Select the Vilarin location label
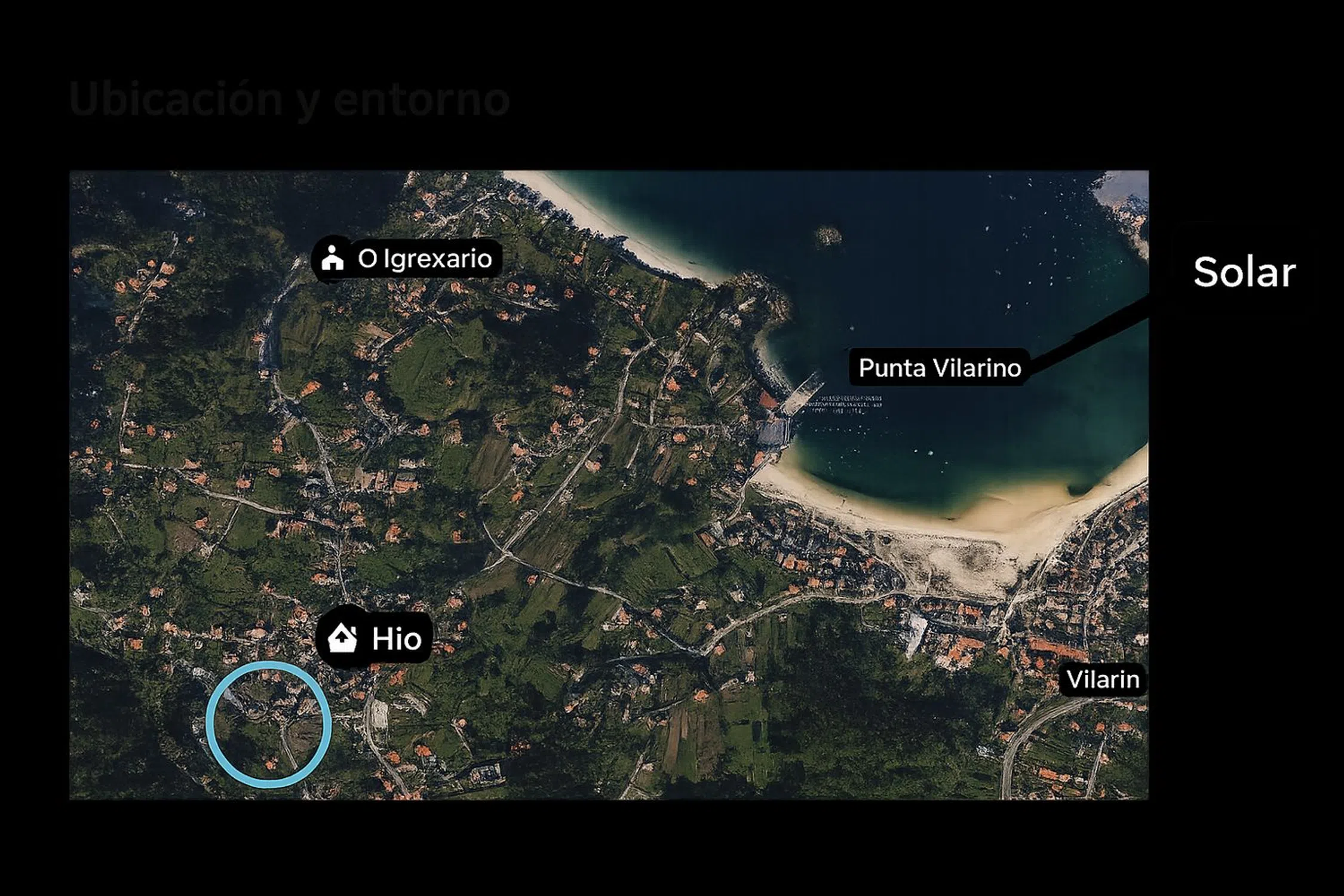The image size is (1344, 896). tap(1103, 680)
